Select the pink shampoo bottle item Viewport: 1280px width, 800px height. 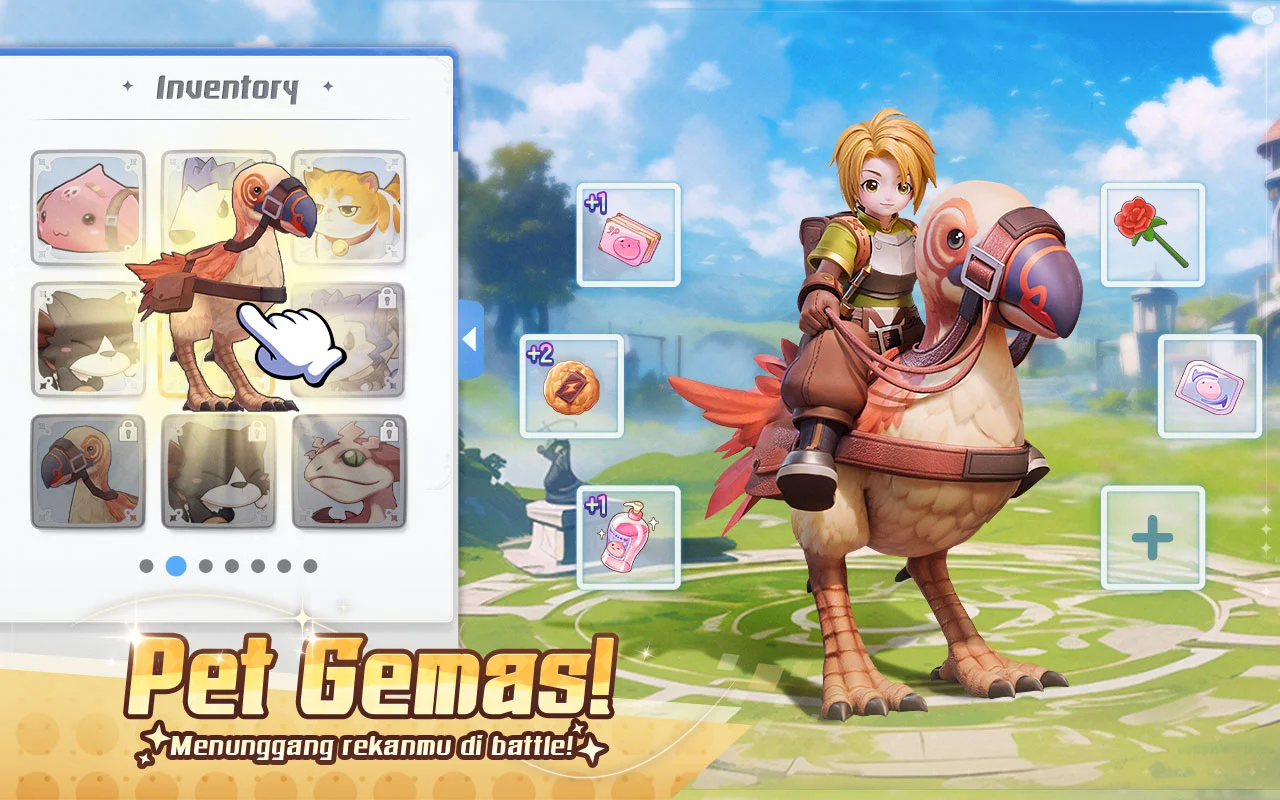628,537
